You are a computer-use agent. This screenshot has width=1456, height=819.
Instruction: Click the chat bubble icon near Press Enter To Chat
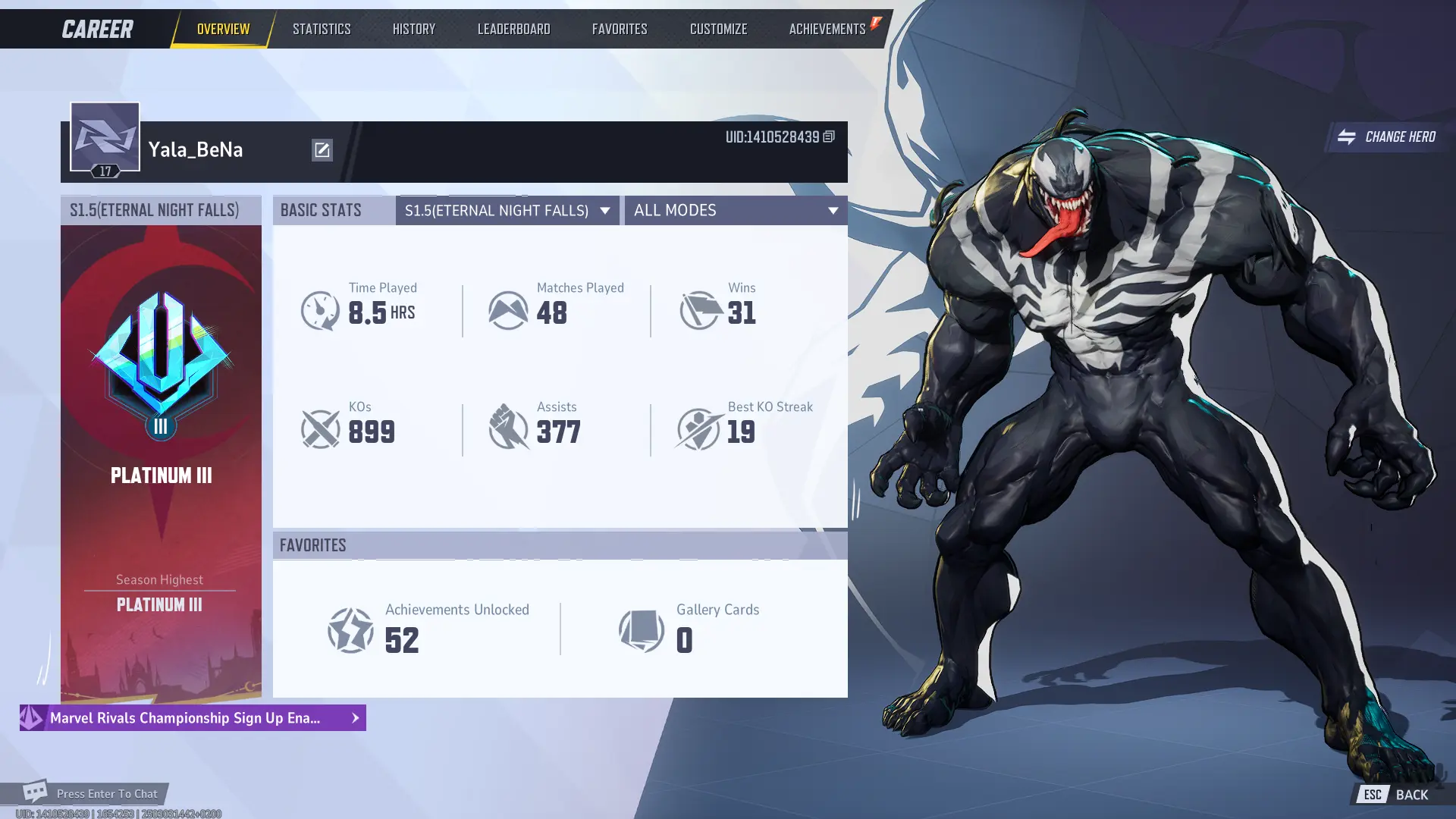36,792
